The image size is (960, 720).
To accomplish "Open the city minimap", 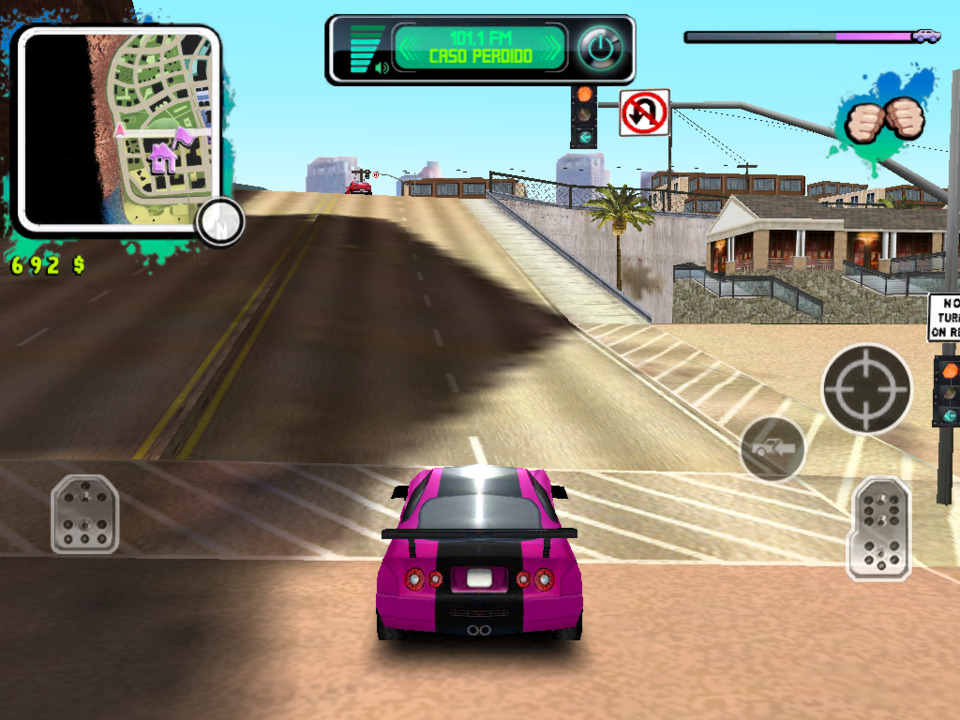I will [118, 127].
